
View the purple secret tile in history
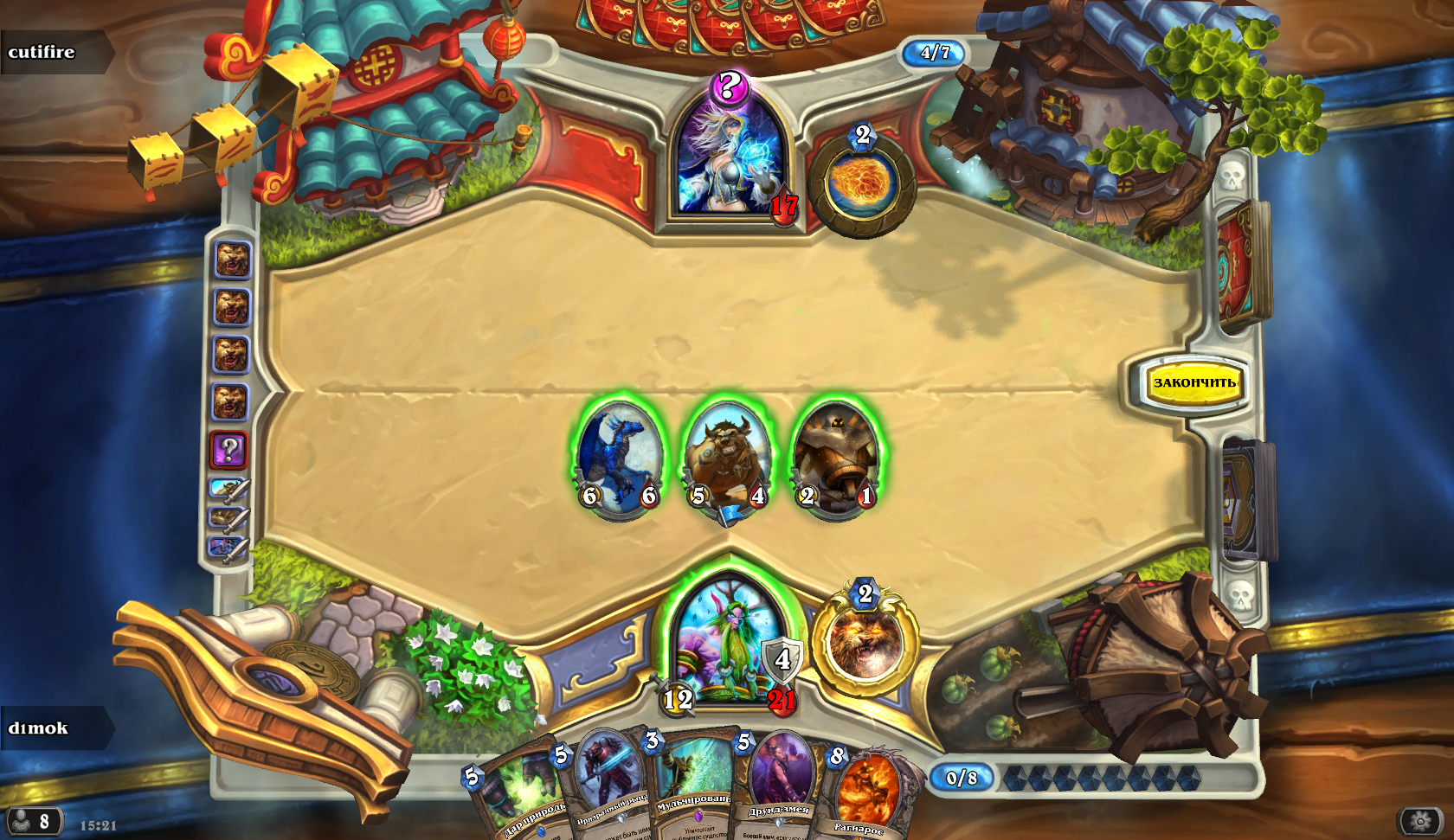pos(229,449)
